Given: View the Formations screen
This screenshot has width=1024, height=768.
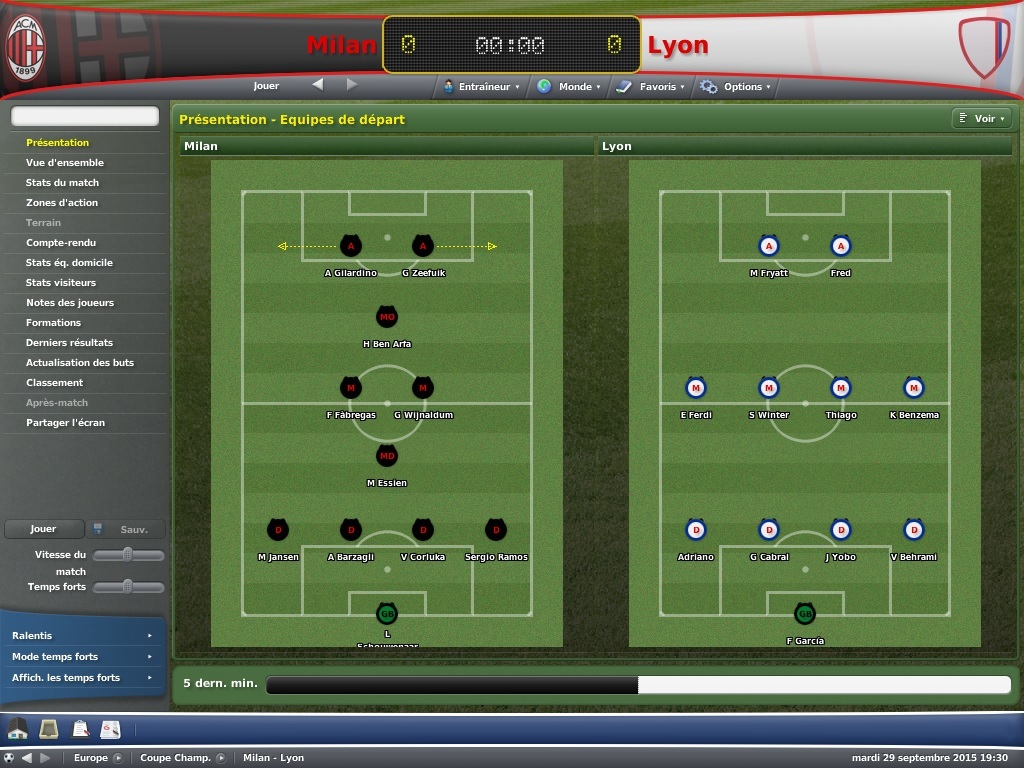Looking at the screenshot, I should [x=53, y=323].
